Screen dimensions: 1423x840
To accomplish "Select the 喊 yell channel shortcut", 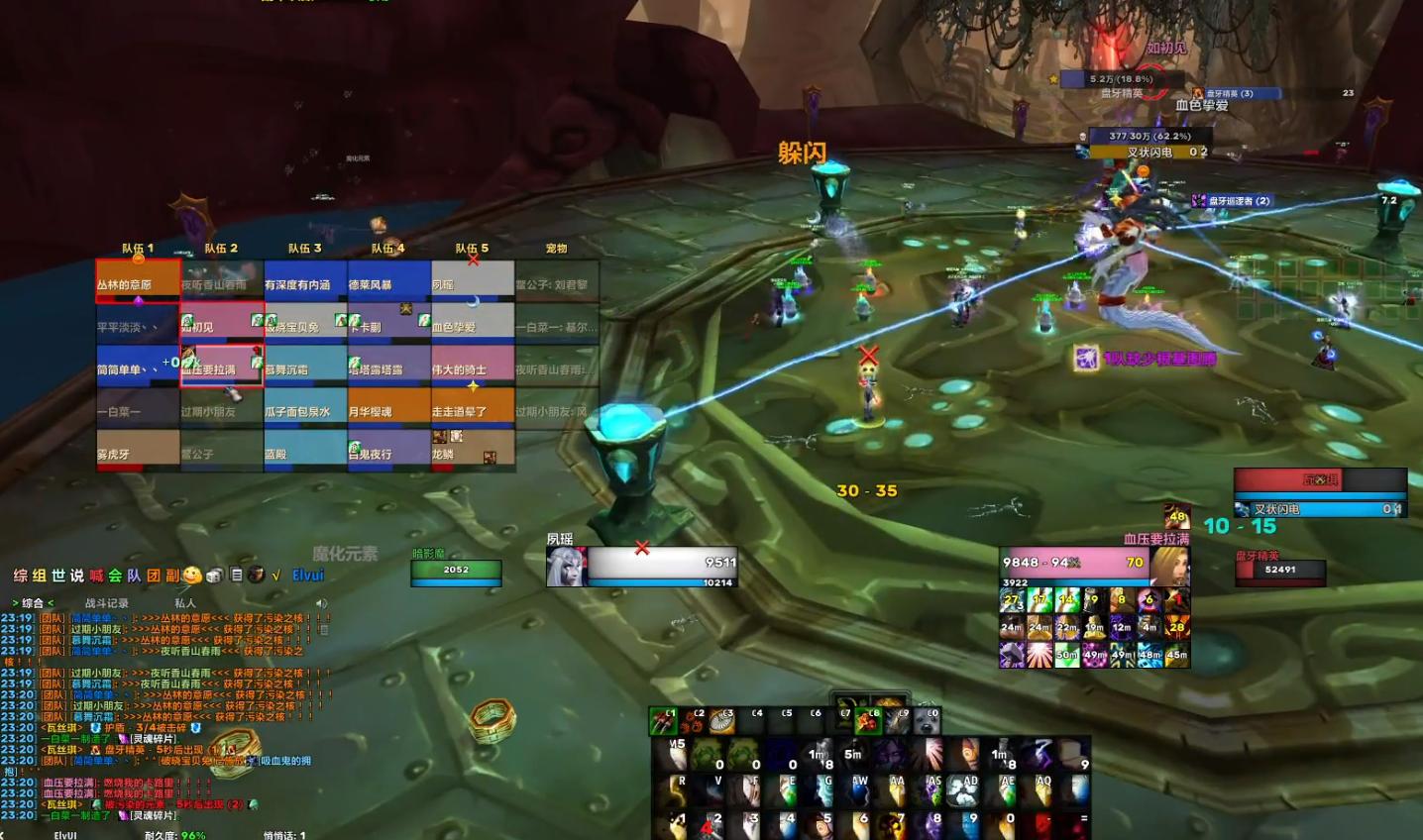I will tap(96, 576).
